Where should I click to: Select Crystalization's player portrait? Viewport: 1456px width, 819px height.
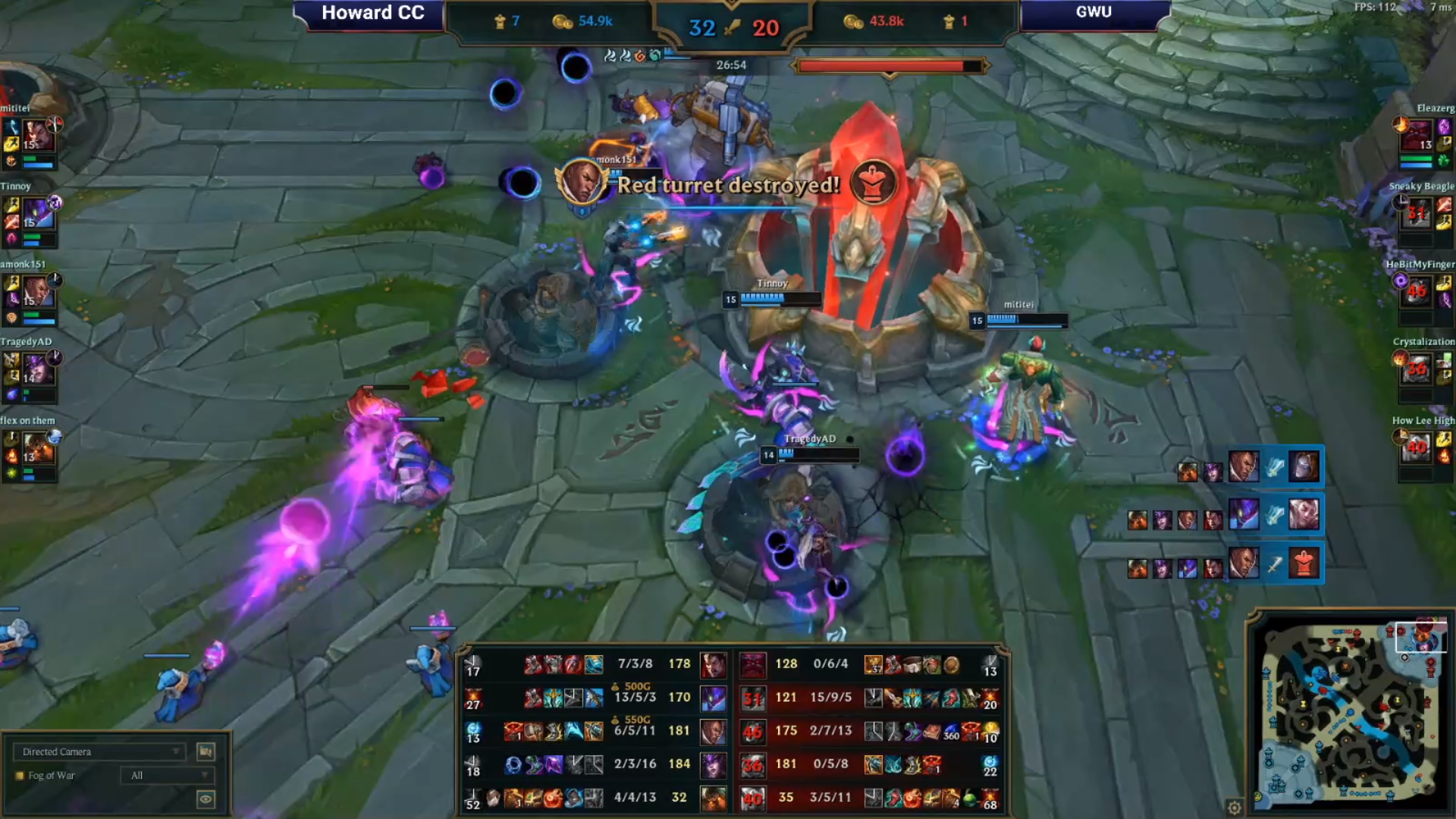tap(1417, 370)
